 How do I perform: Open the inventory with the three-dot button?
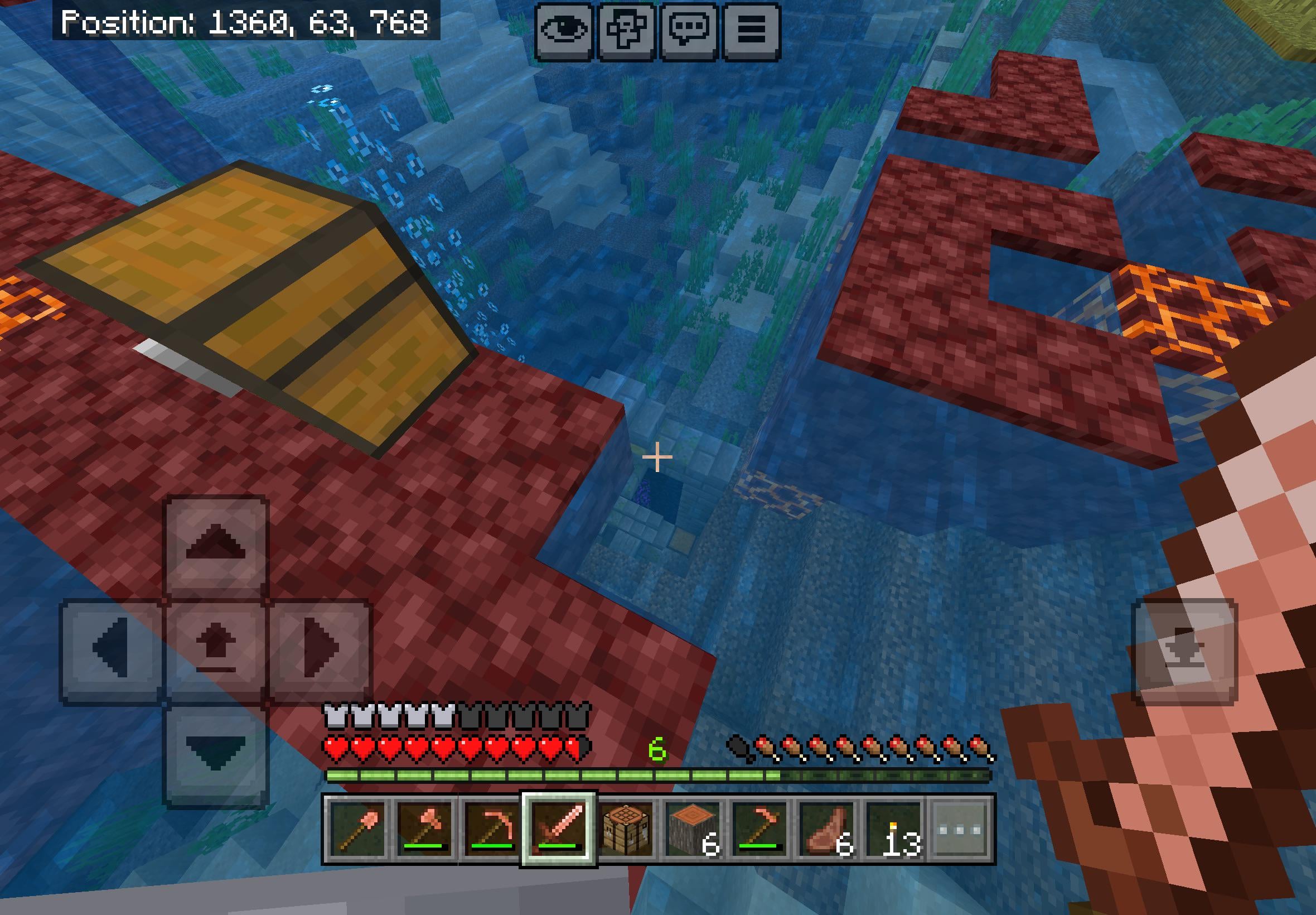960,829
